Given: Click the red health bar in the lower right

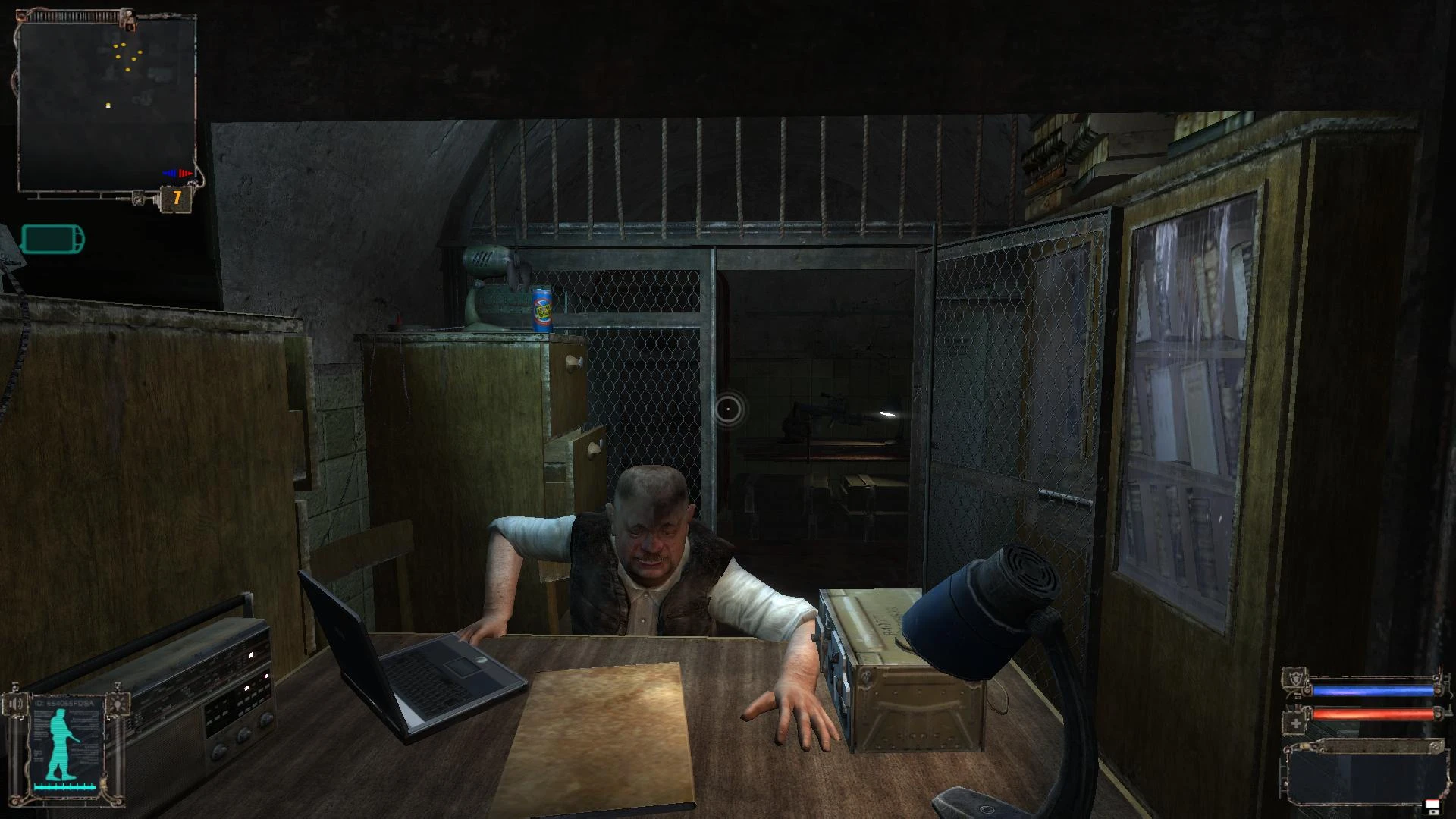Looking at the screenshot, I should (1373, 714).
